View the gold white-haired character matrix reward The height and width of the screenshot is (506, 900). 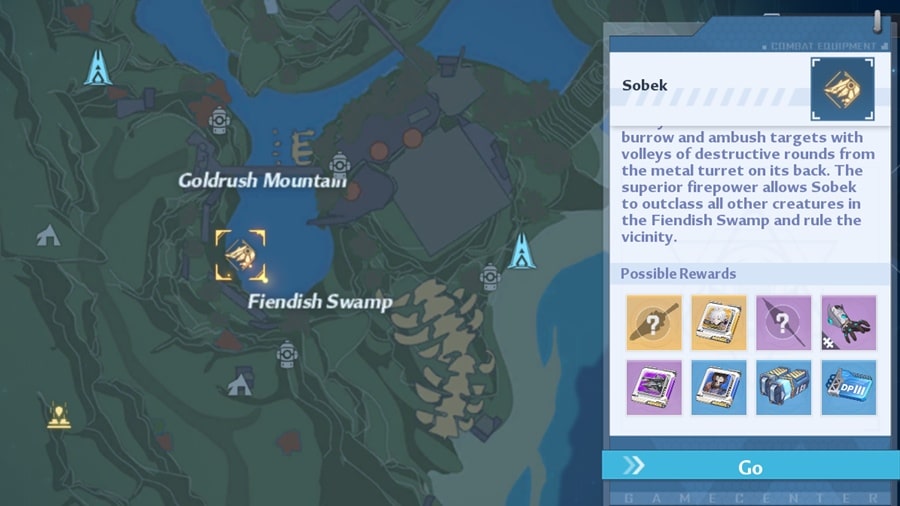[718, 323]
